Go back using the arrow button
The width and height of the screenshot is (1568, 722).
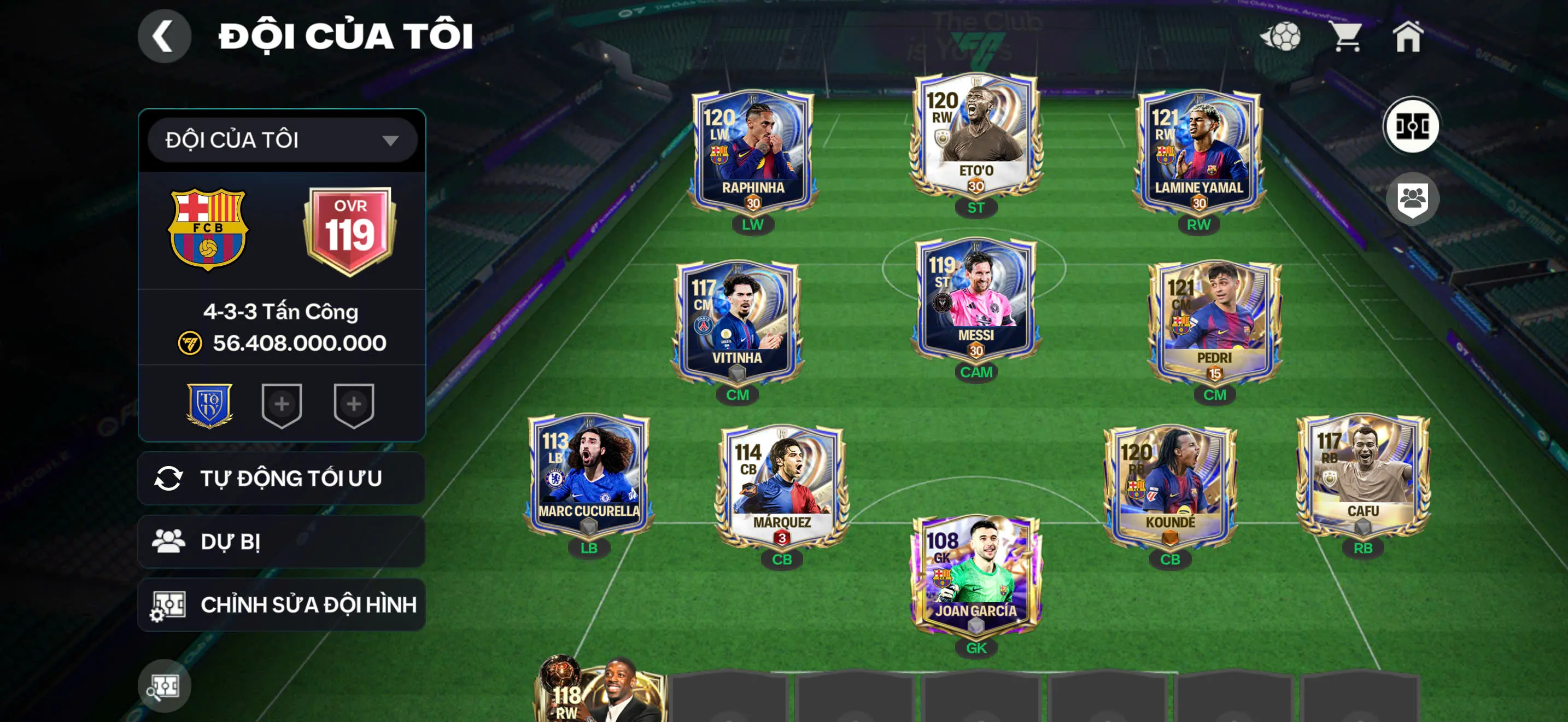163,37
